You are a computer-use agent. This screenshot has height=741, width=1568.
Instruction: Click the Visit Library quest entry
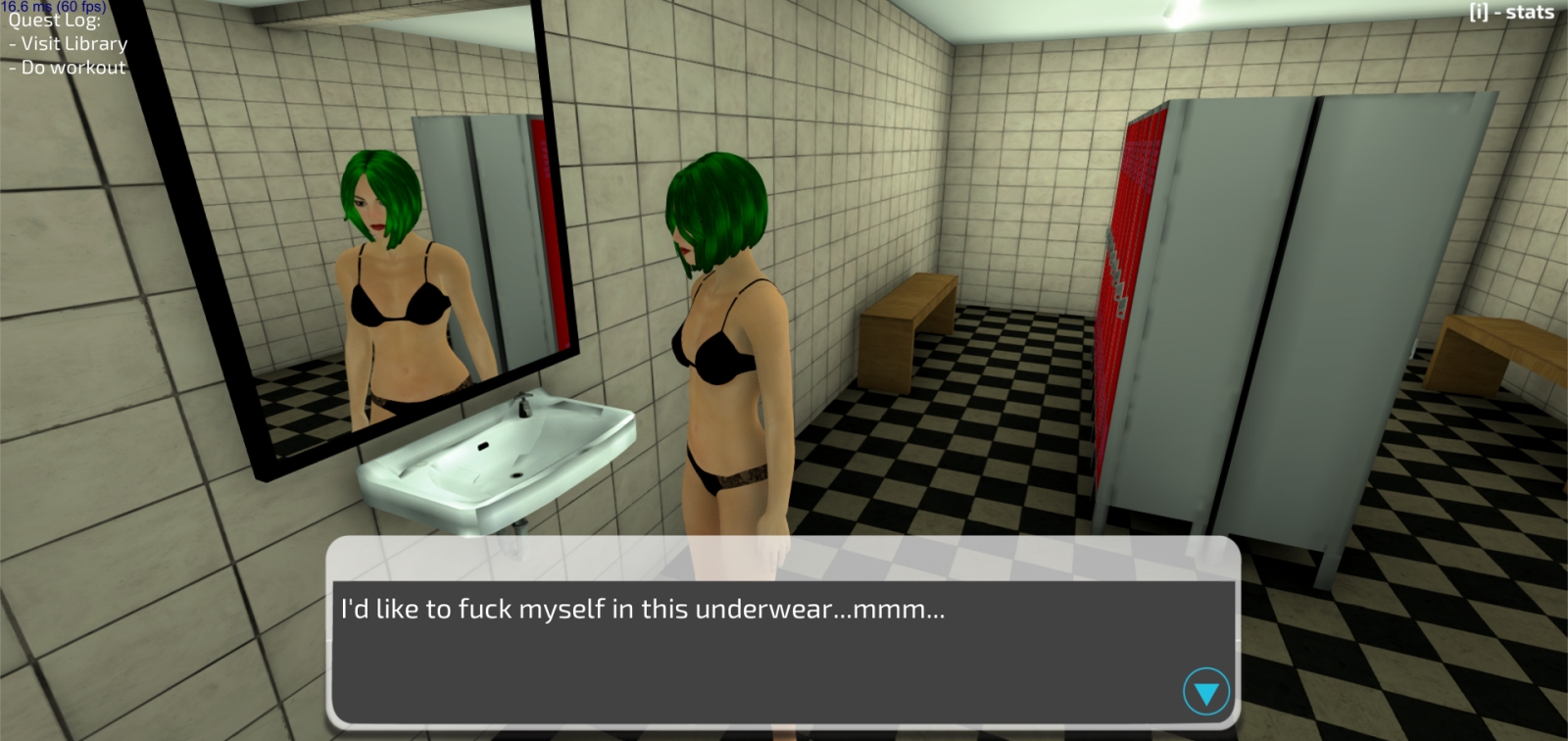tap(69, 43)
